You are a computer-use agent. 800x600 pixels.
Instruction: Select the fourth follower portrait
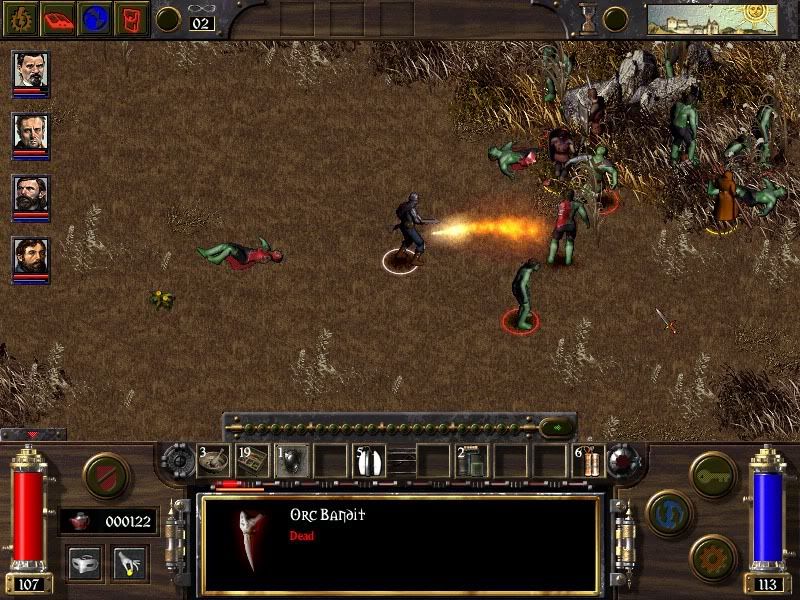[x=31, y=259]
